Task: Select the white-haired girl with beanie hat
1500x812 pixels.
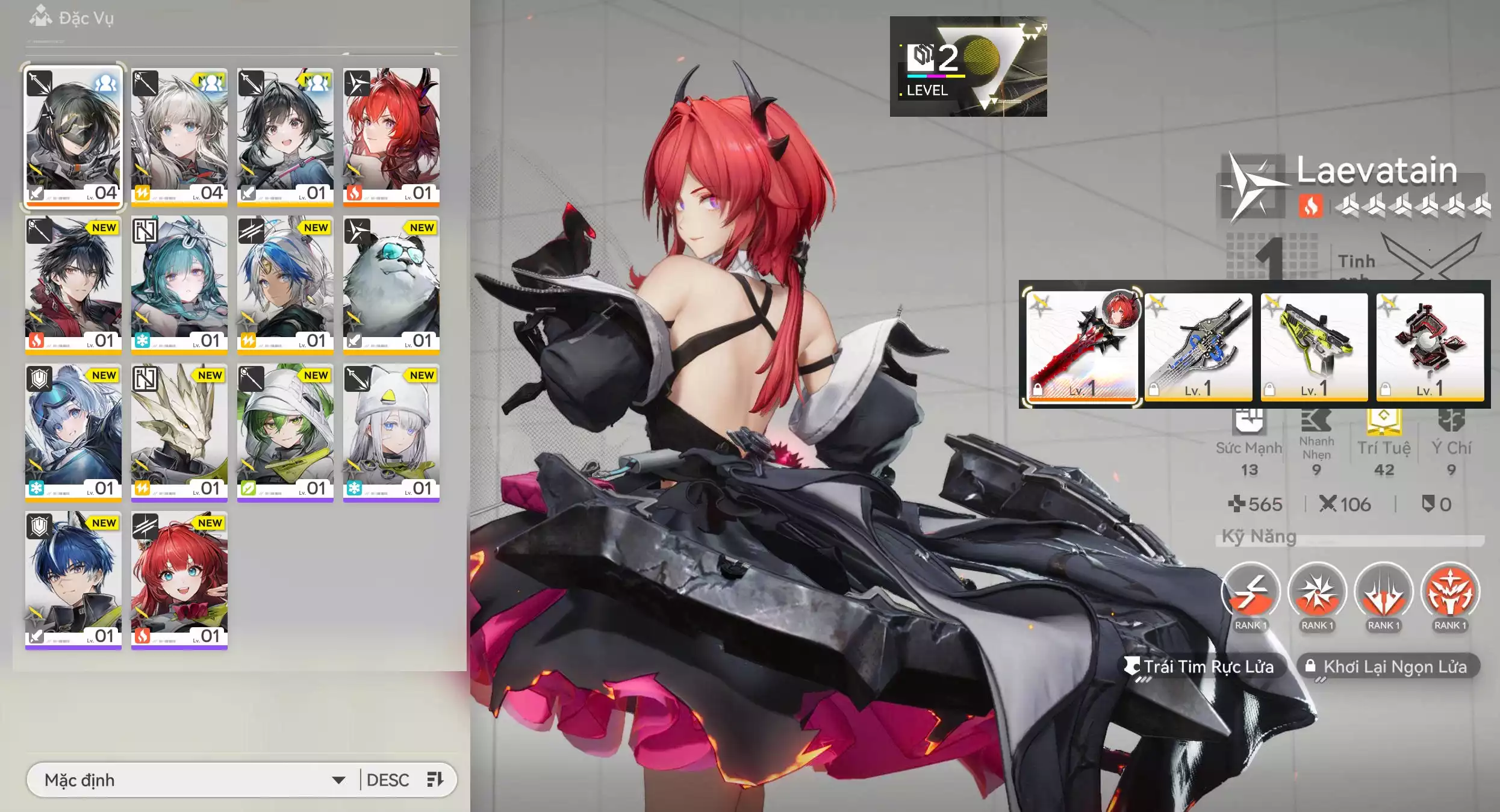Action: pos(391,431)
